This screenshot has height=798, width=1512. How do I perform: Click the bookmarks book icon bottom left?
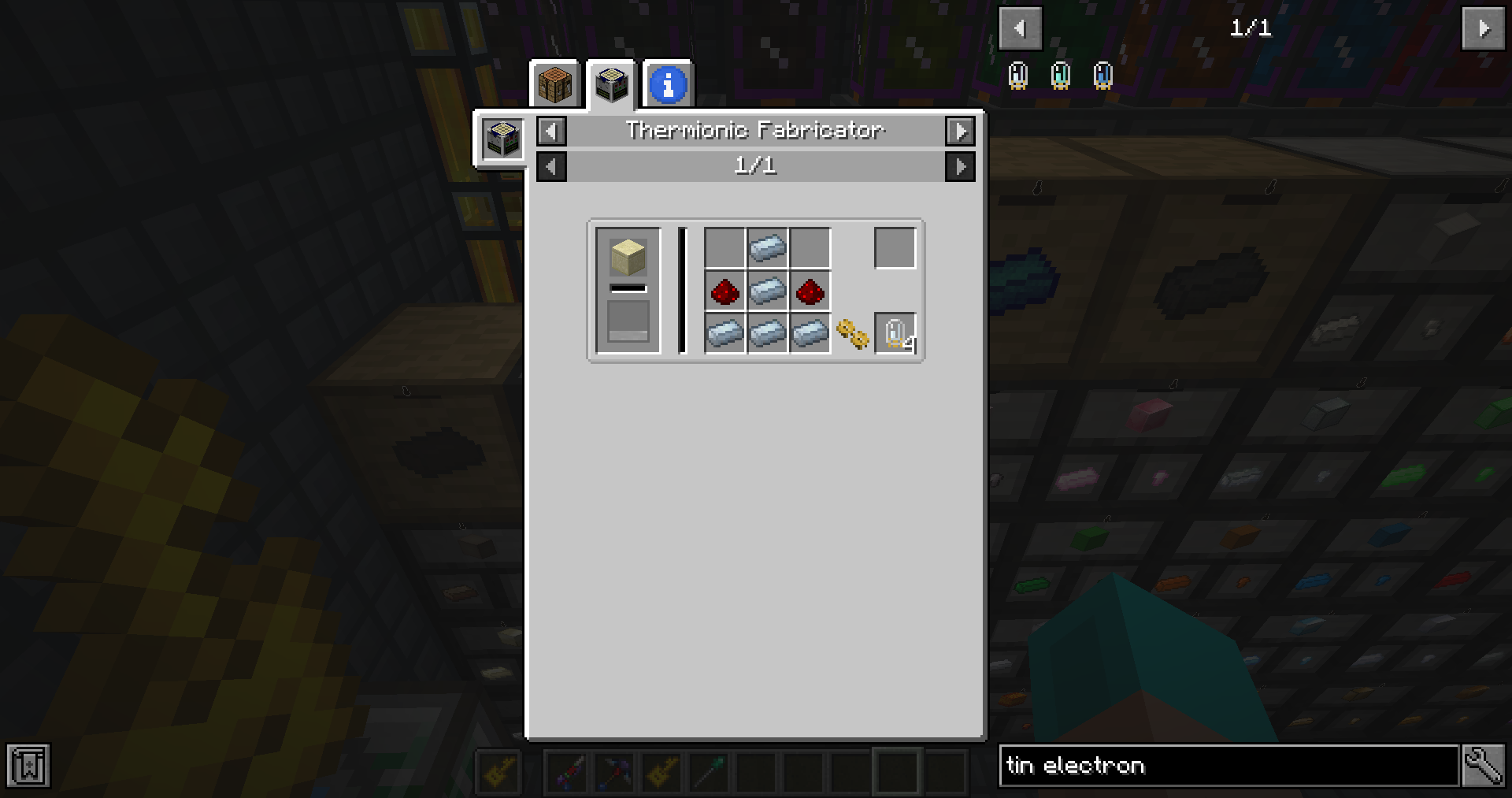click(28, 764)
